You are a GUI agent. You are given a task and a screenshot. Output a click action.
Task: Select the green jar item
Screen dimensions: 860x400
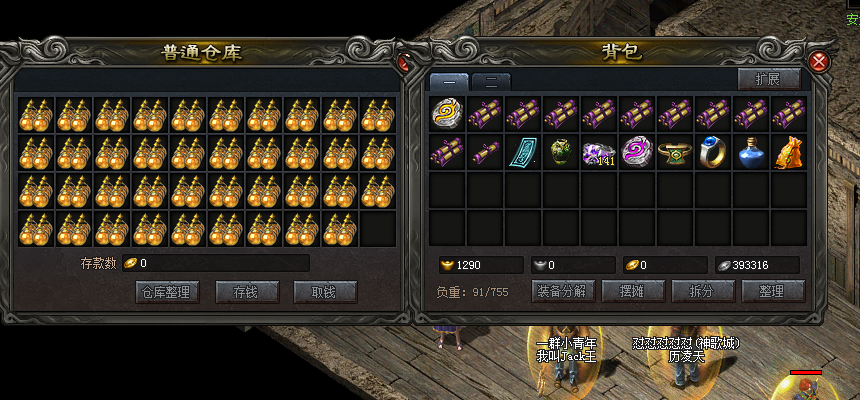tap(561, 152)
